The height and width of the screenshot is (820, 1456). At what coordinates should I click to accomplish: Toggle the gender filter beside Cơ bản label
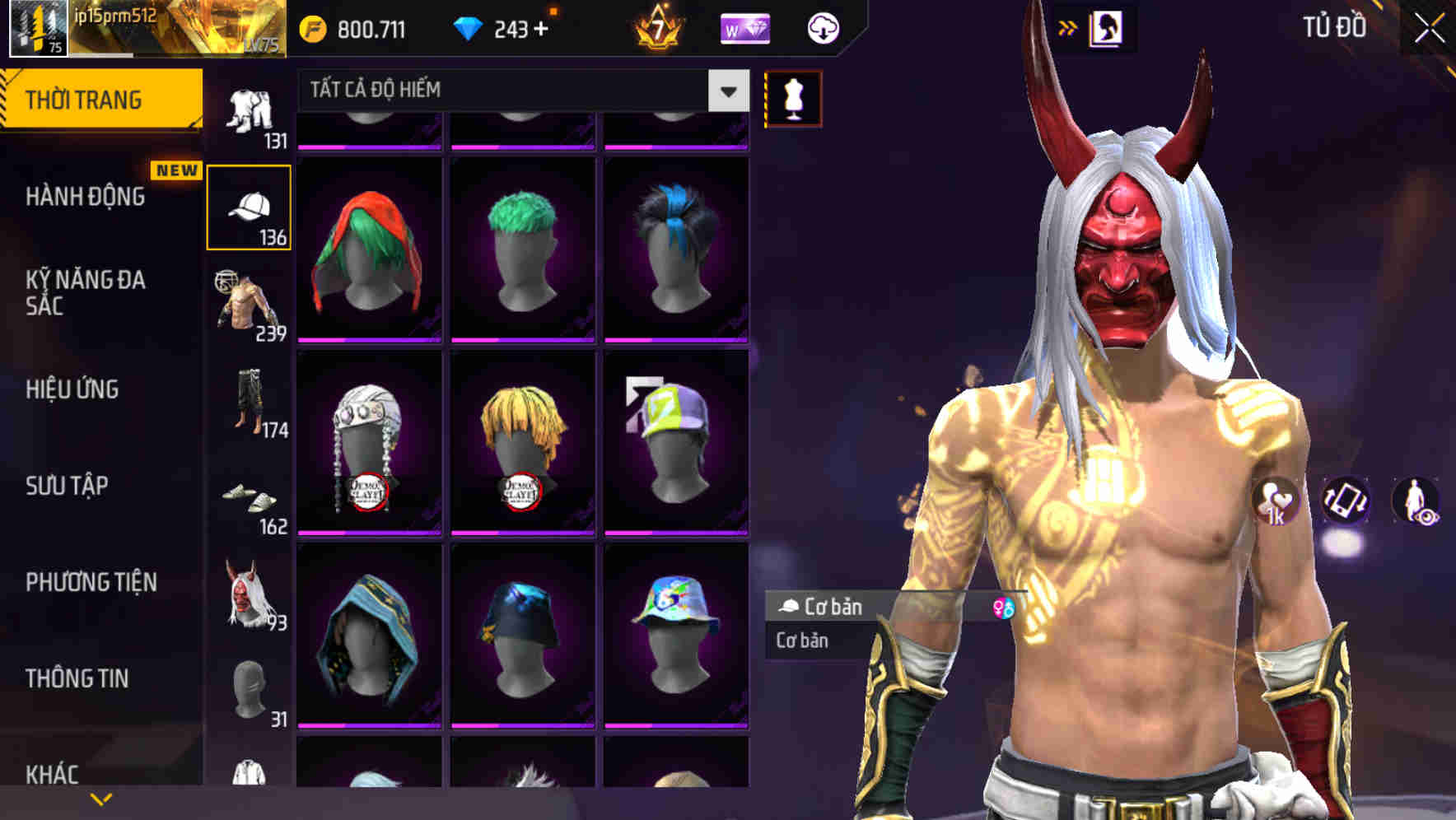coord(1005,609)
